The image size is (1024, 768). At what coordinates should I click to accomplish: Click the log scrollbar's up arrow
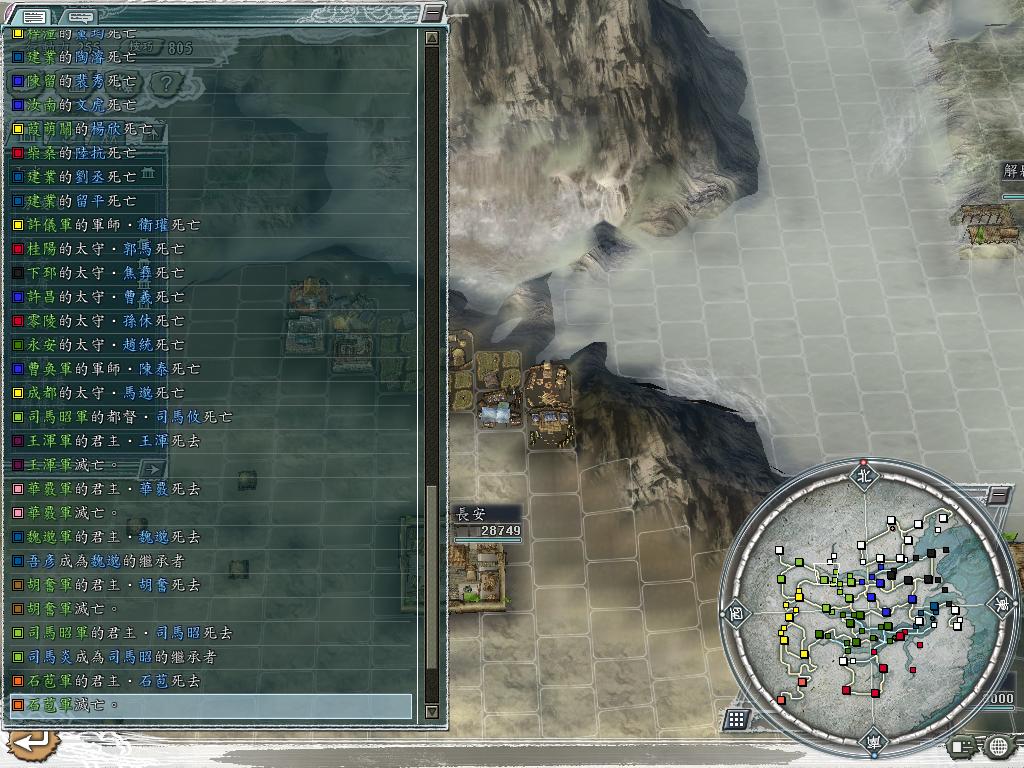[432, 38]
